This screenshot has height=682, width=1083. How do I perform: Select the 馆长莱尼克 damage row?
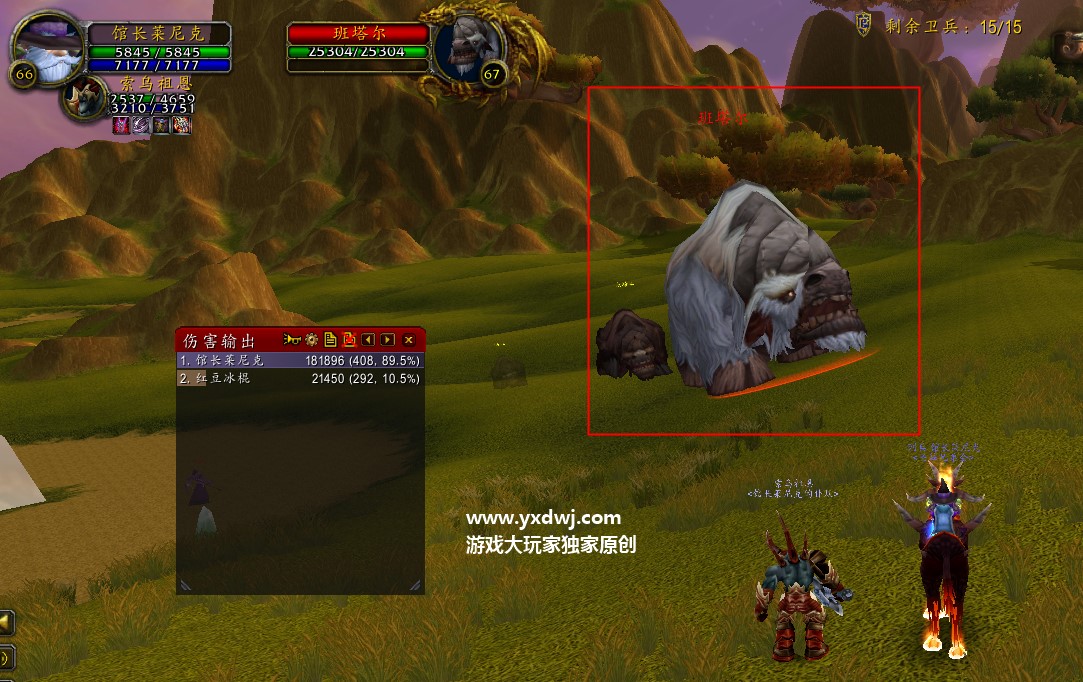click(300, 360)
